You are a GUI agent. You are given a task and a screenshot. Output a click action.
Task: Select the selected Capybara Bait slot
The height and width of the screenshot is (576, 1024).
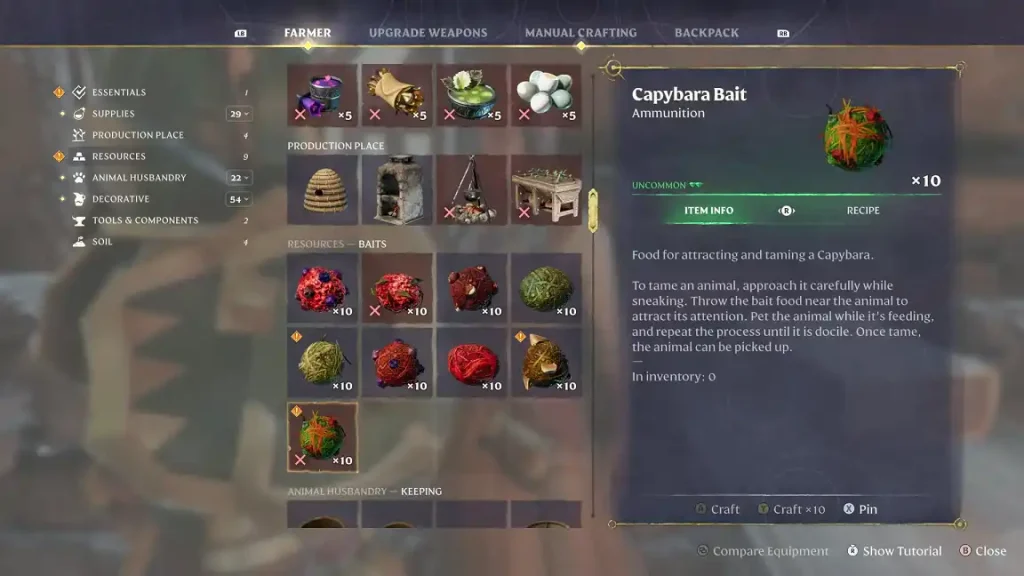[x=322, y=436]
